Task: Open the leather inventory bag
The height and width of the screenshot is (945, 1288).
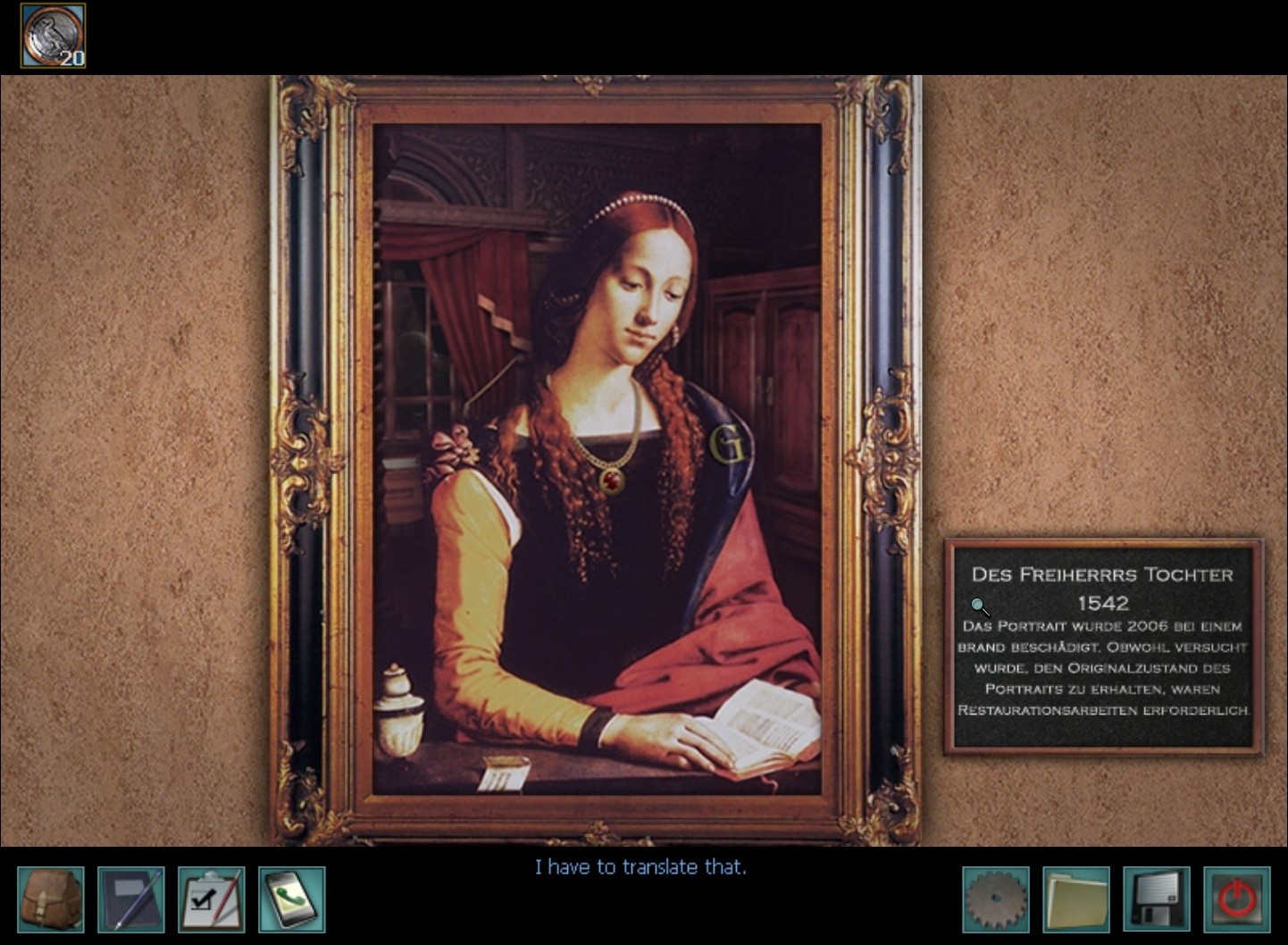Action: (x=51, y=899)
